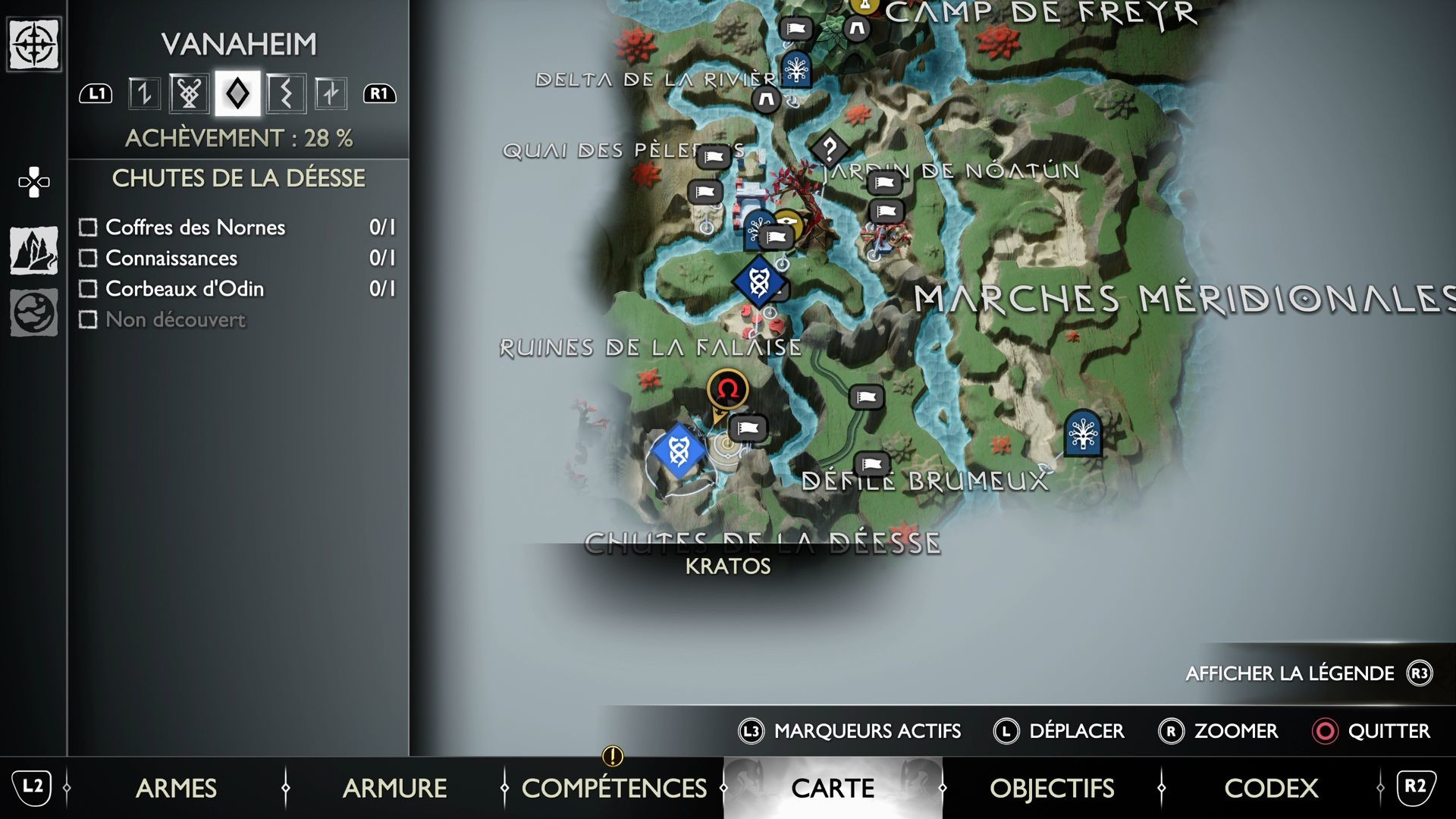This screenshot has height=819, width=1456.
Task: Open the OBJECTIFS tab
Action: (1053, 789)
